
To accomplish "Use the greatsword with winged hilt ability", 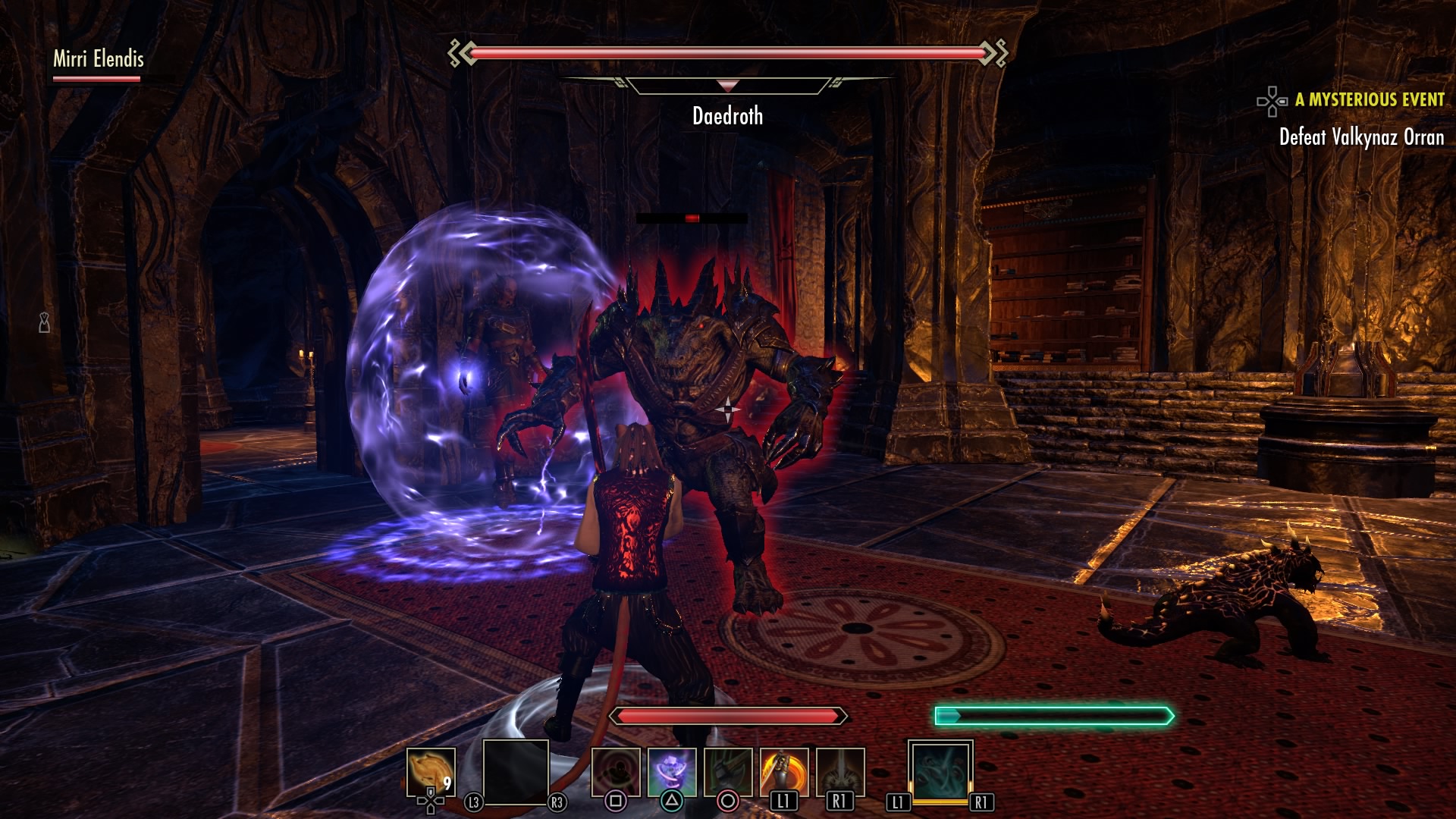I will click(840, 772).
